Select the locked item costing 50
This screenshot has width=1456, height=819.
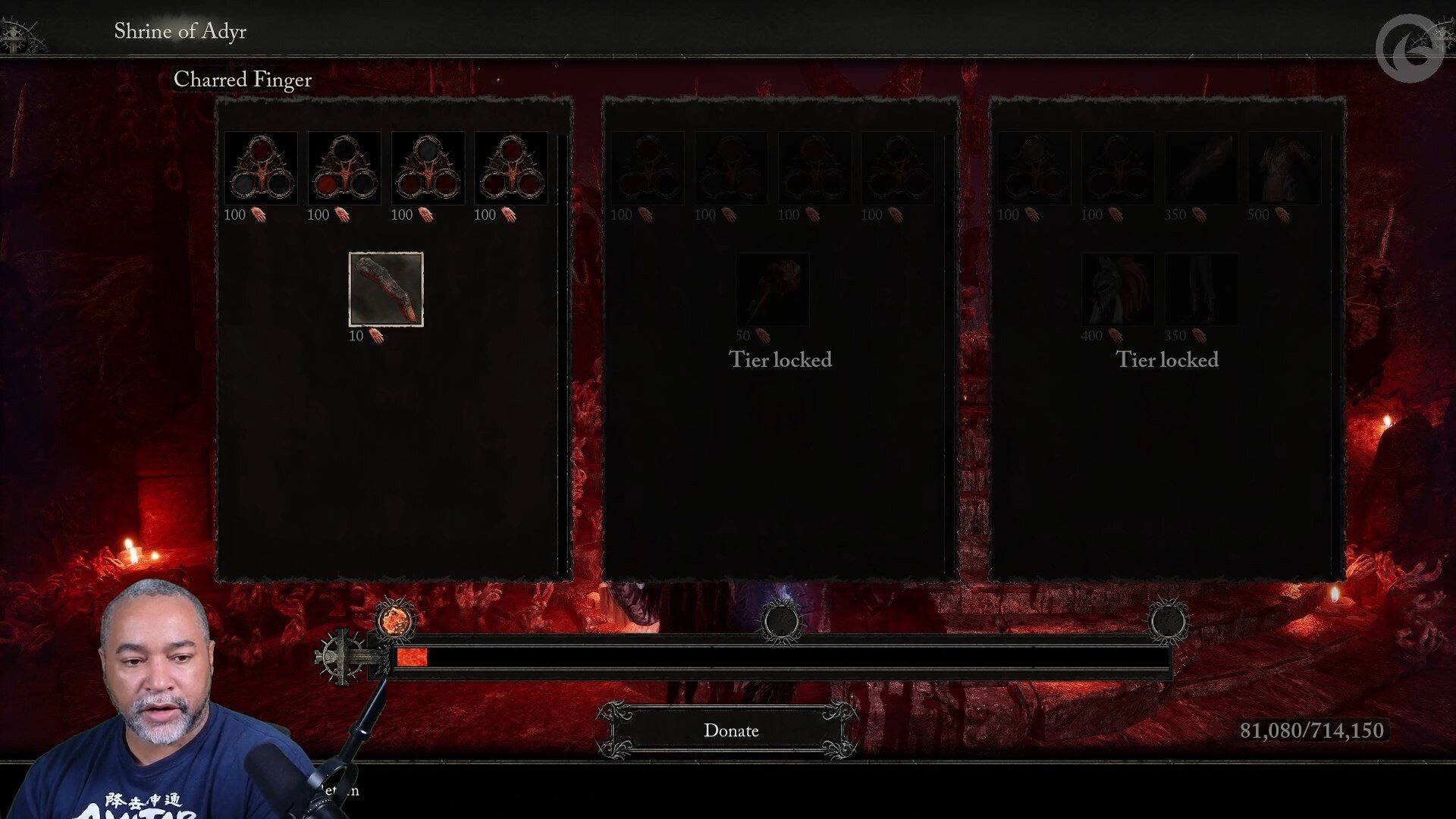point(772,289)
